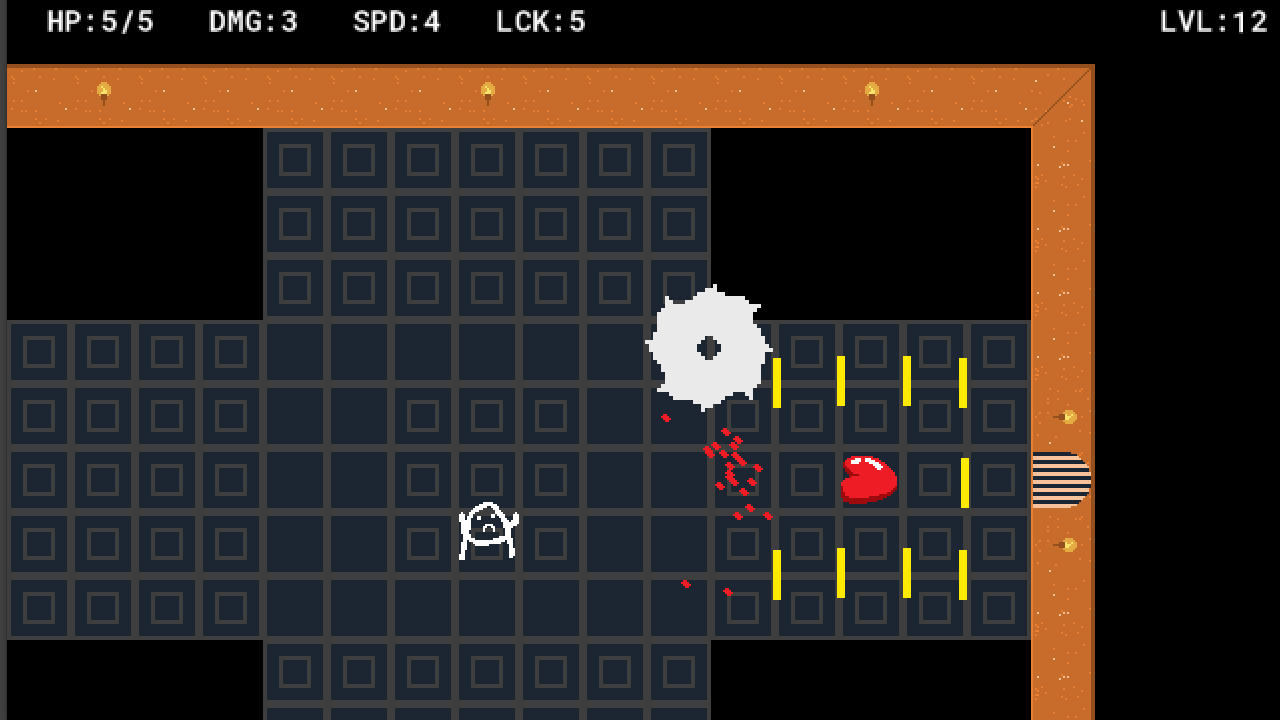
Task: Click the leftmost wall torch
Action: (105, 88)
